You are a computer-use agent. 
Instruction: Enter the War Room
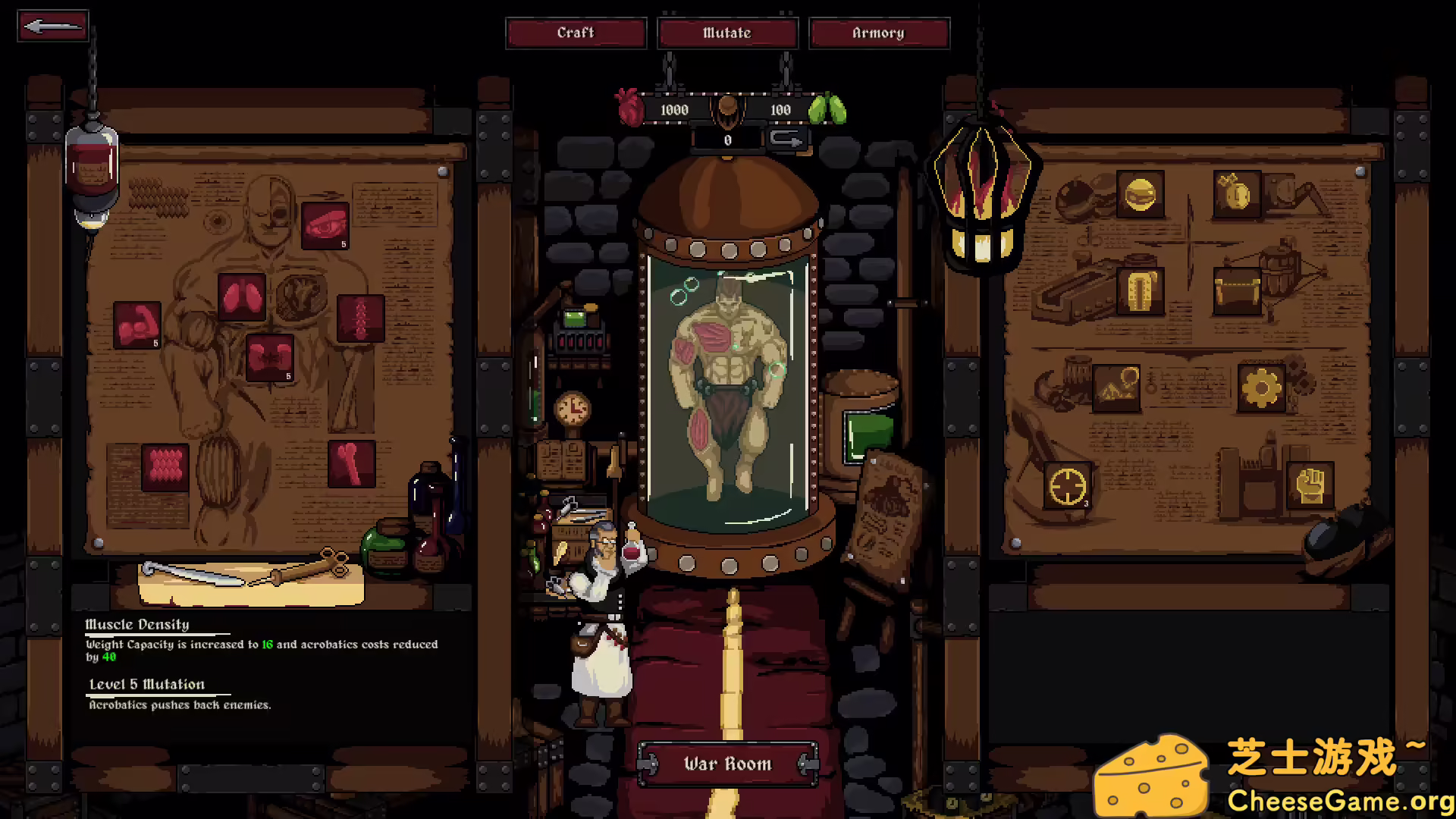[x=727, y=764]
